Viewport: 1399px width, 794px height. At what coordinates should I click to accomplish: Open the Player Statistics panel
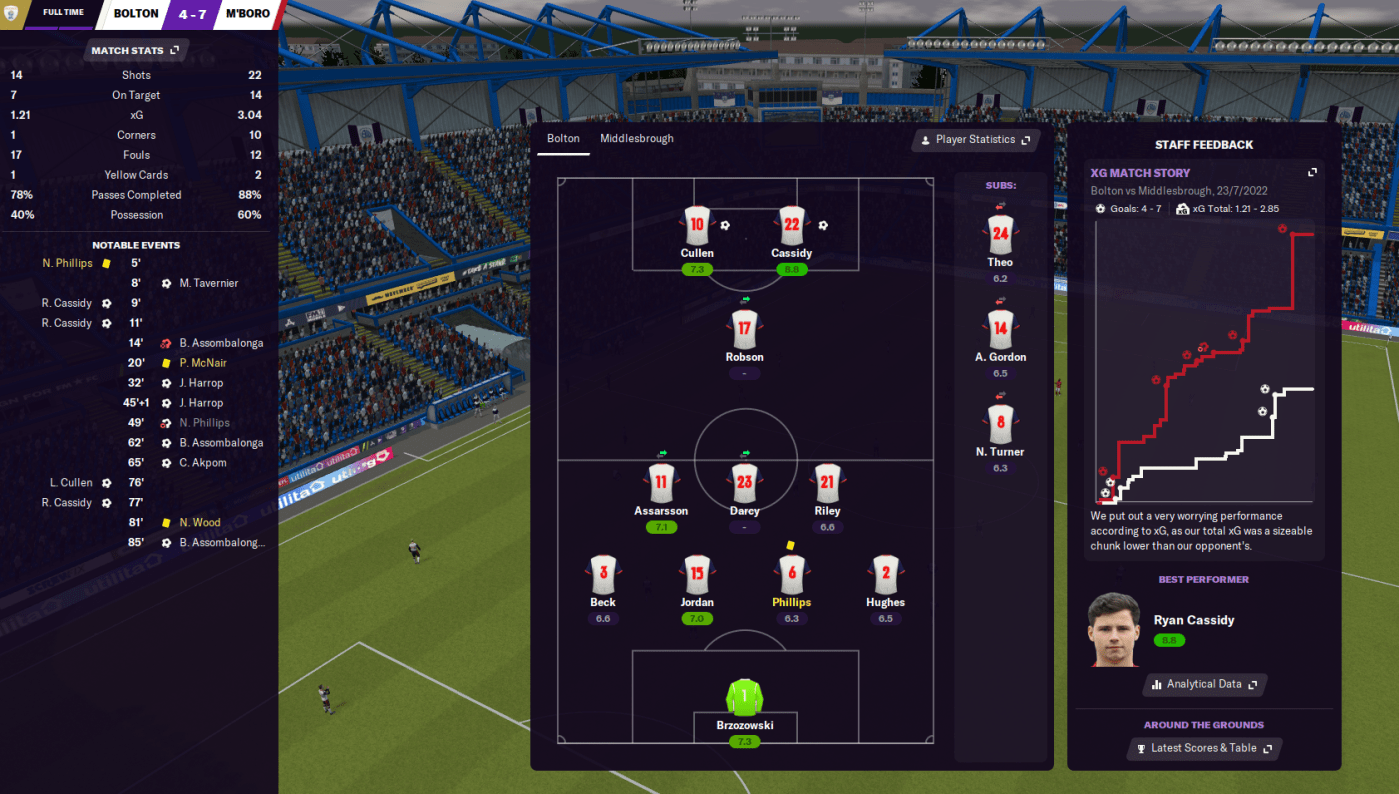pyautogui.click(x=975, y=140)
